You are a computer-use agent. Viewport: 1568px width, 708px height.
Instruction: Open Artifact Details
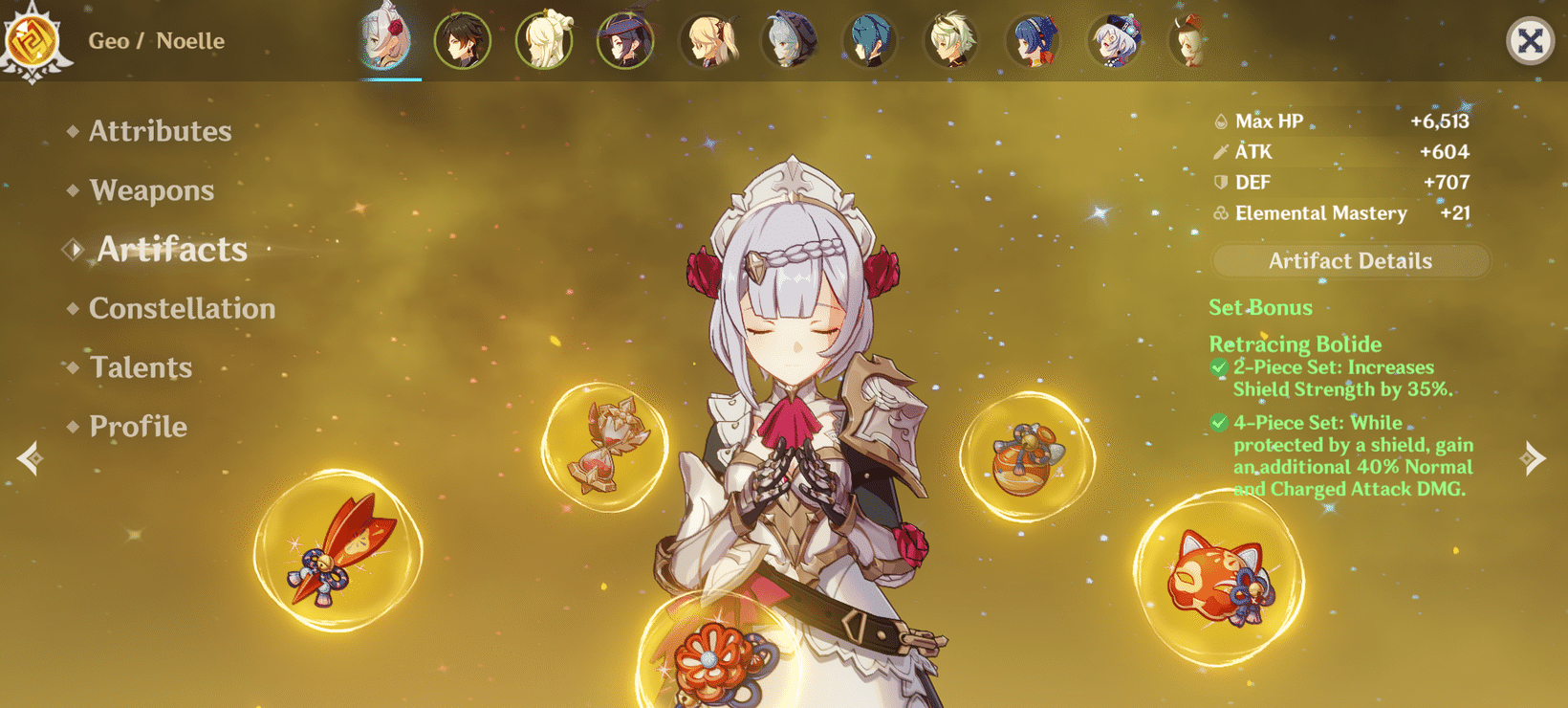pos(1350,260)
